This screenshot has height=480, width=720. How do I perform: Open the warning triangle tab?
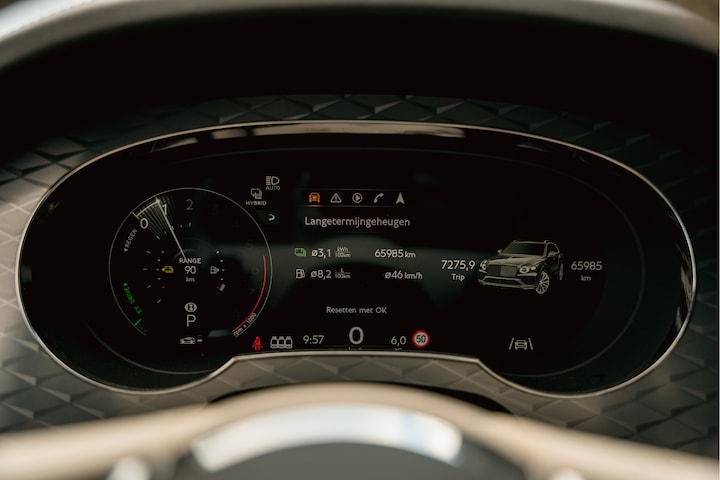(336, 198)
